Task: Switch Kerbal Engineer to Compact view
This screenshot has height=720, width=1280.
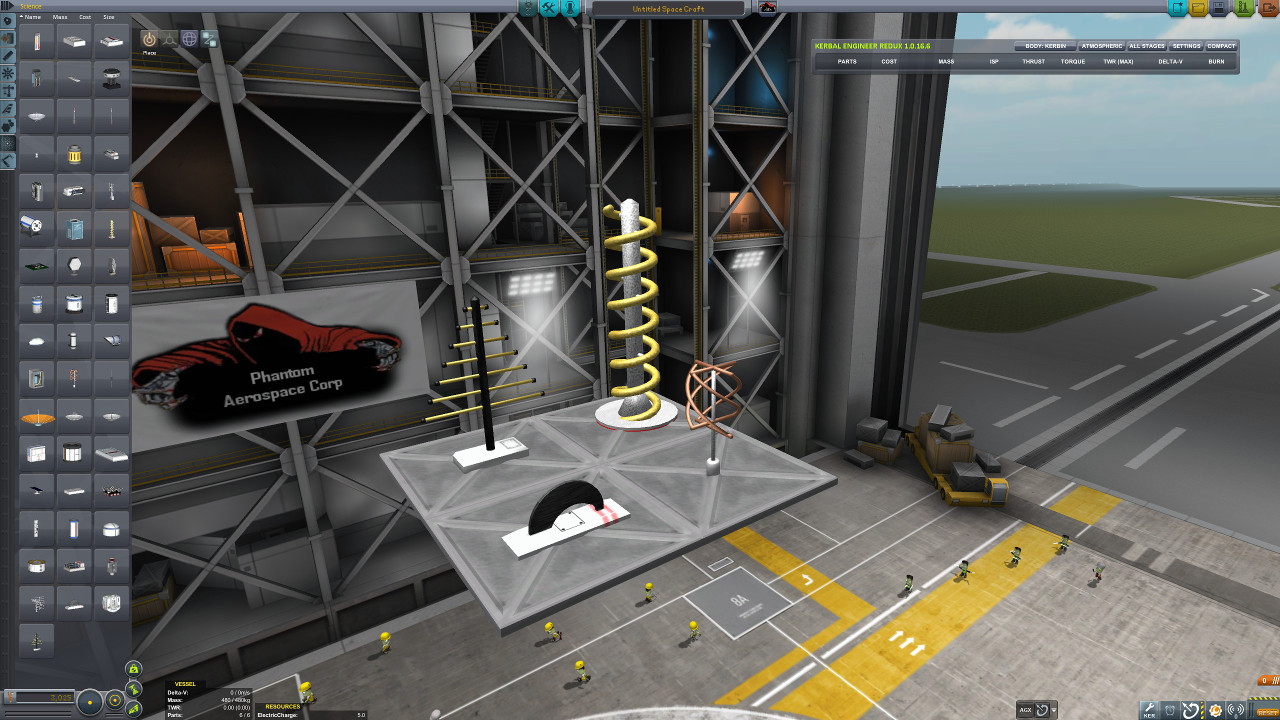Action: click(1221, 46)
